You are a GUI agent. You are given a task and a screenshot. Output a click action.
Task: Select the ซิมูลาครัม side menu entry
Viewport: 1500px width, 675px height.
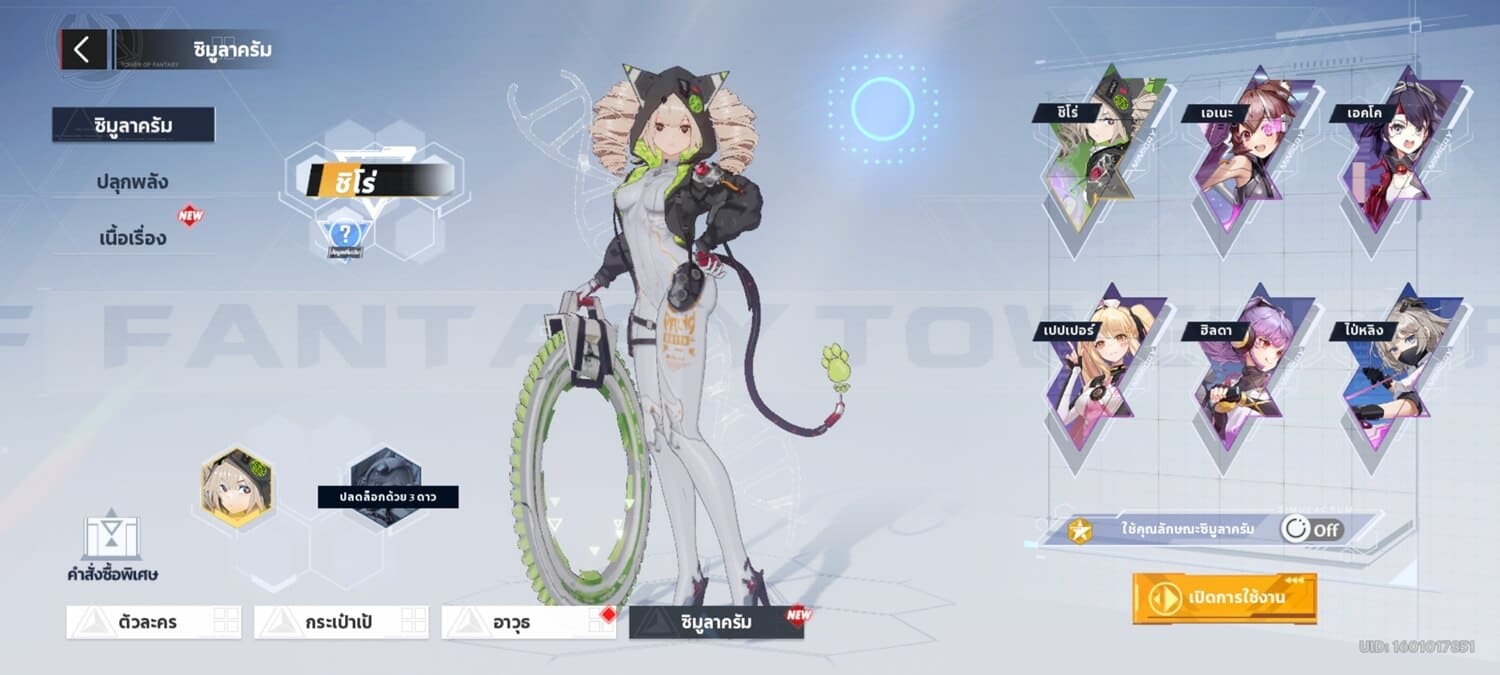[x=133, y=125]
